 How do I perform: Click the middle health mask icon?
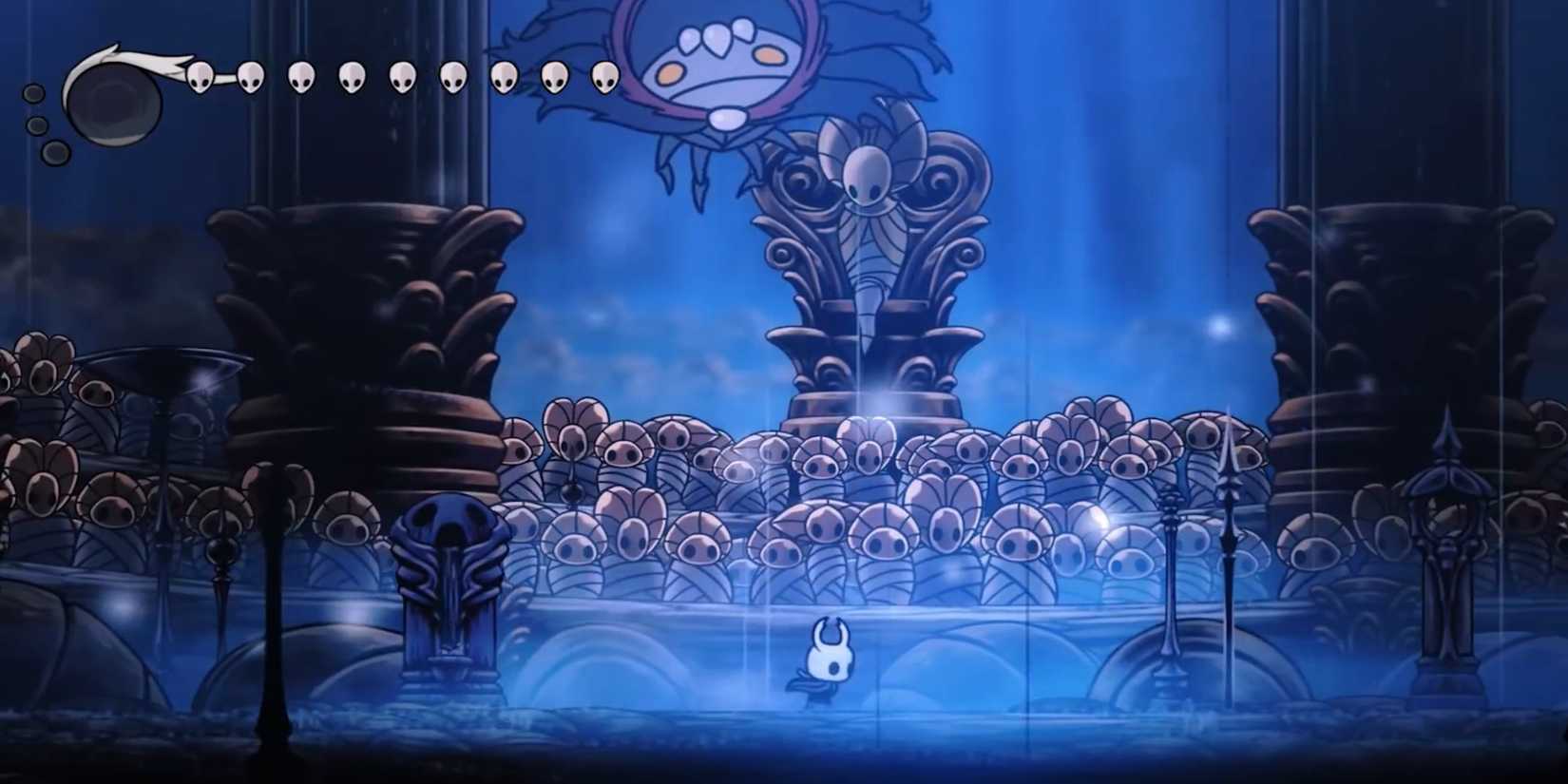click(x=400, y=76)
